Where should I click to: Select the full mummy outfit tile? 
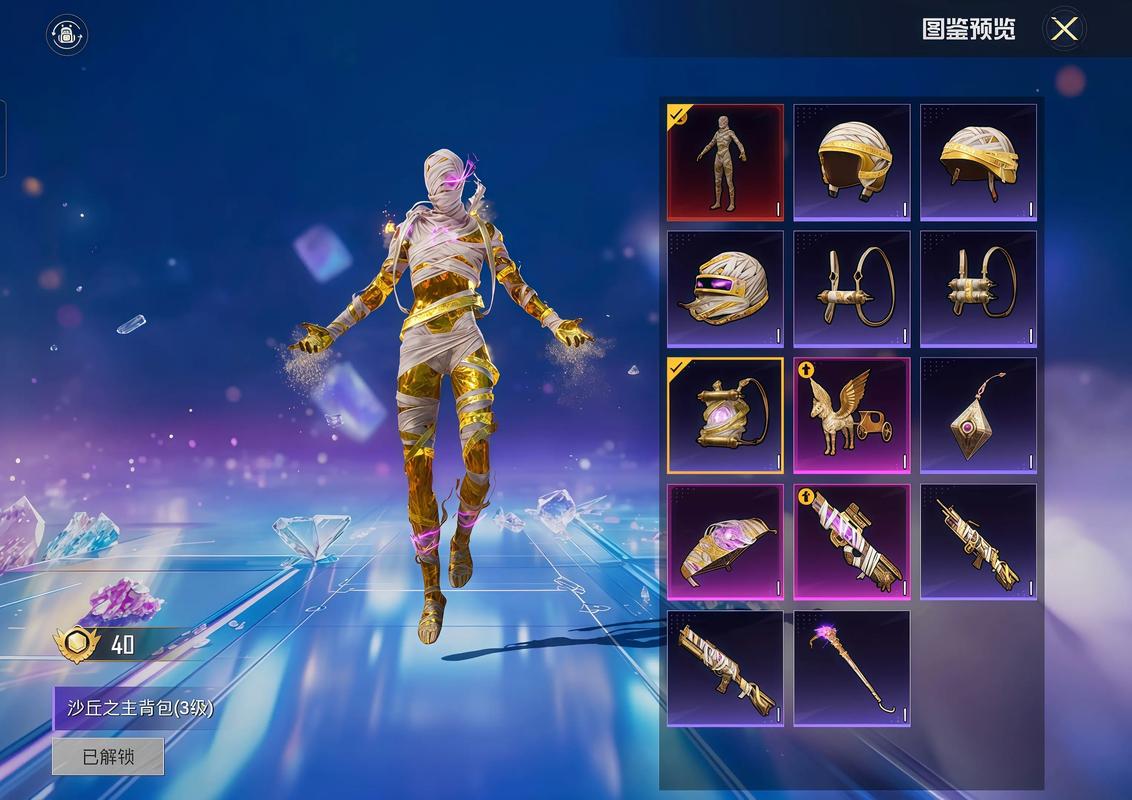[x=726, y=162]
